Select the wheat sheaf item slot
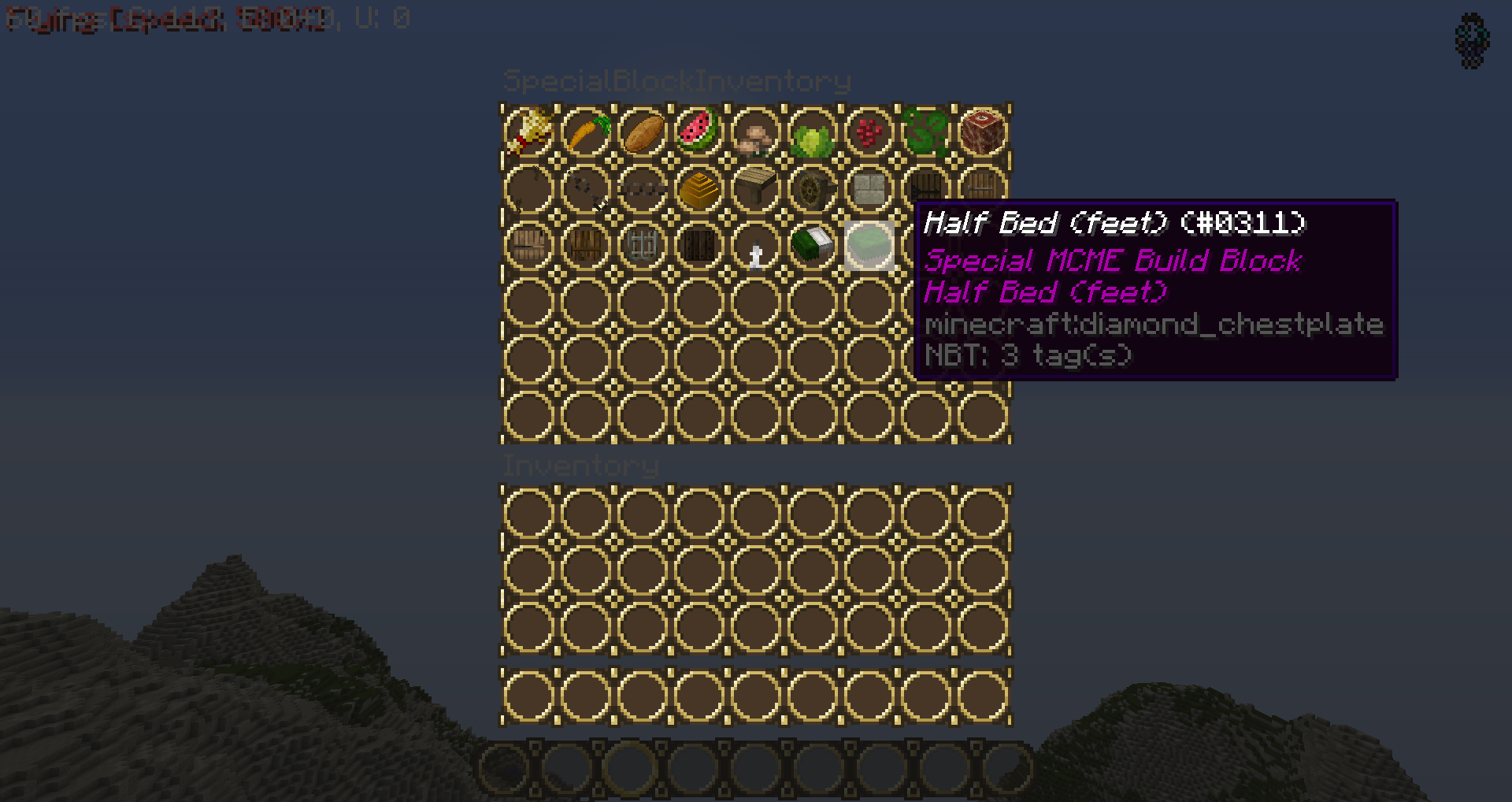 [529, 132]
